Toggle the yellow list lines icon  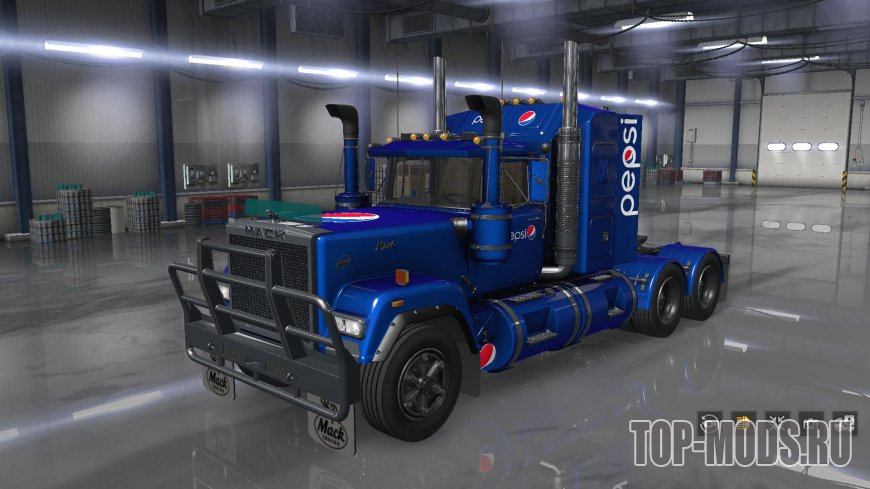(742, 421)
